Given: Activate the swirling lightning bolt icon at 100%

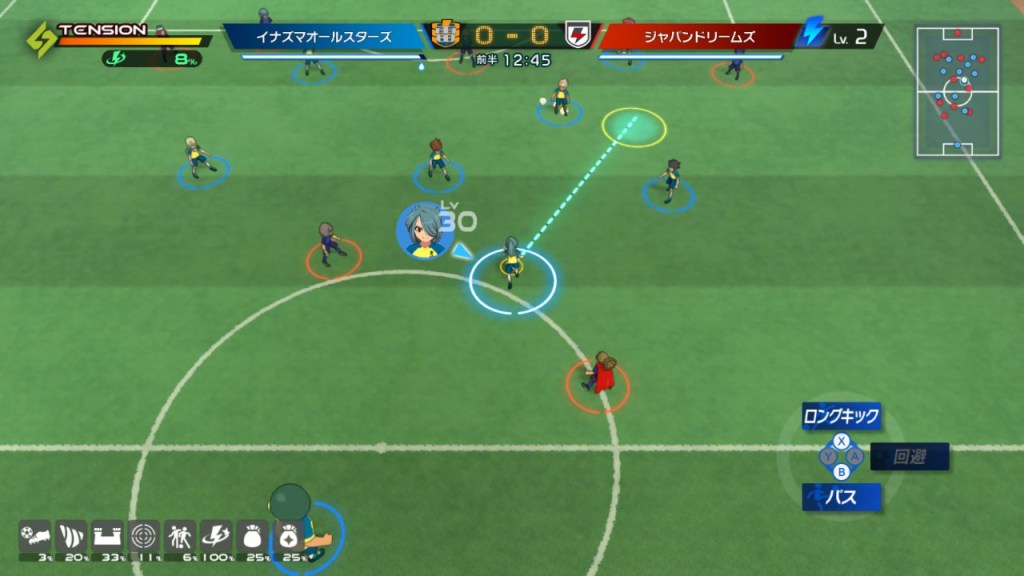Looking at the screenshot, I should (x=216, y=536).
